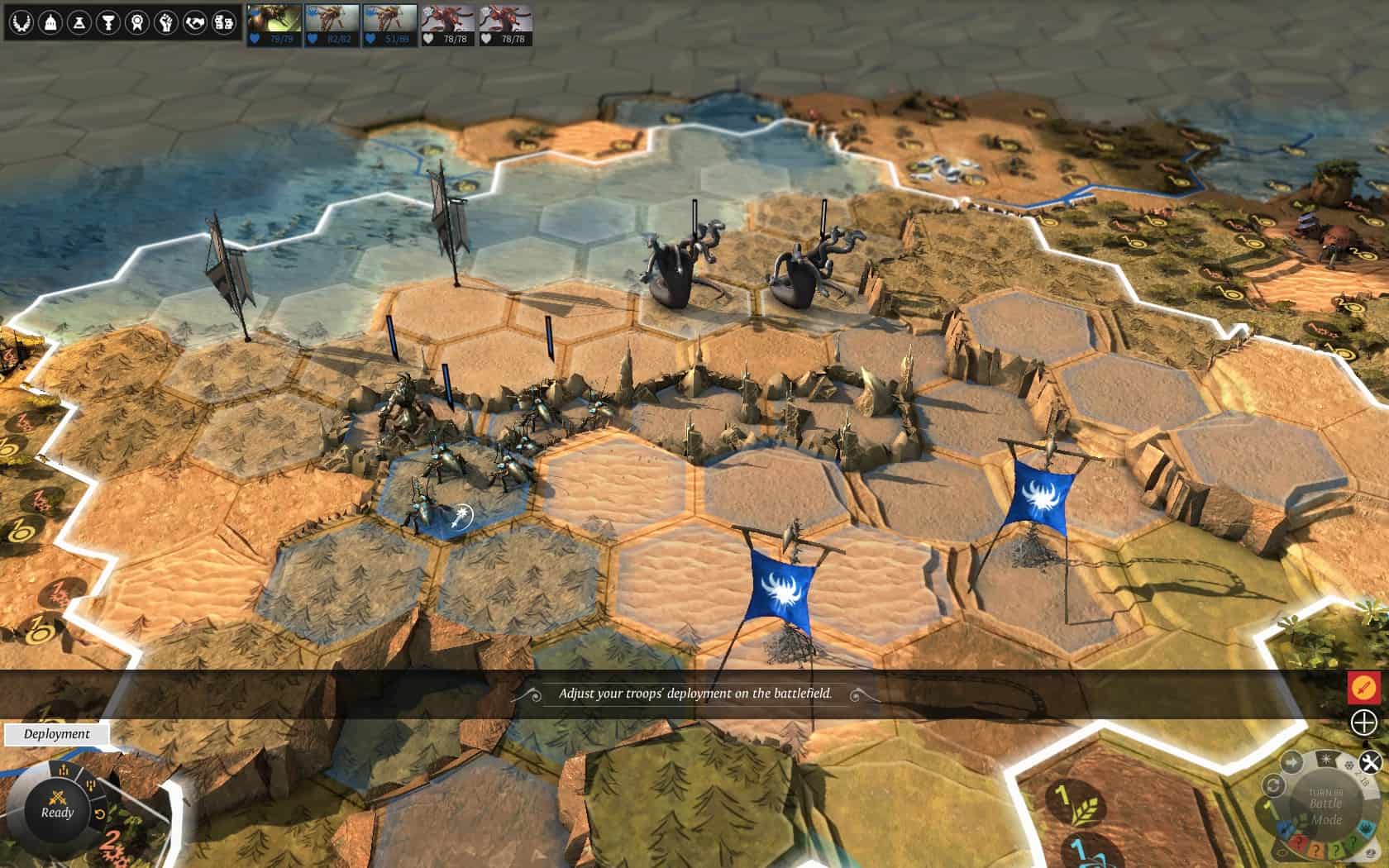Open the handshake diplomacy menu icon
This screenshot has height=868, width=1389.
pos(195,22)
